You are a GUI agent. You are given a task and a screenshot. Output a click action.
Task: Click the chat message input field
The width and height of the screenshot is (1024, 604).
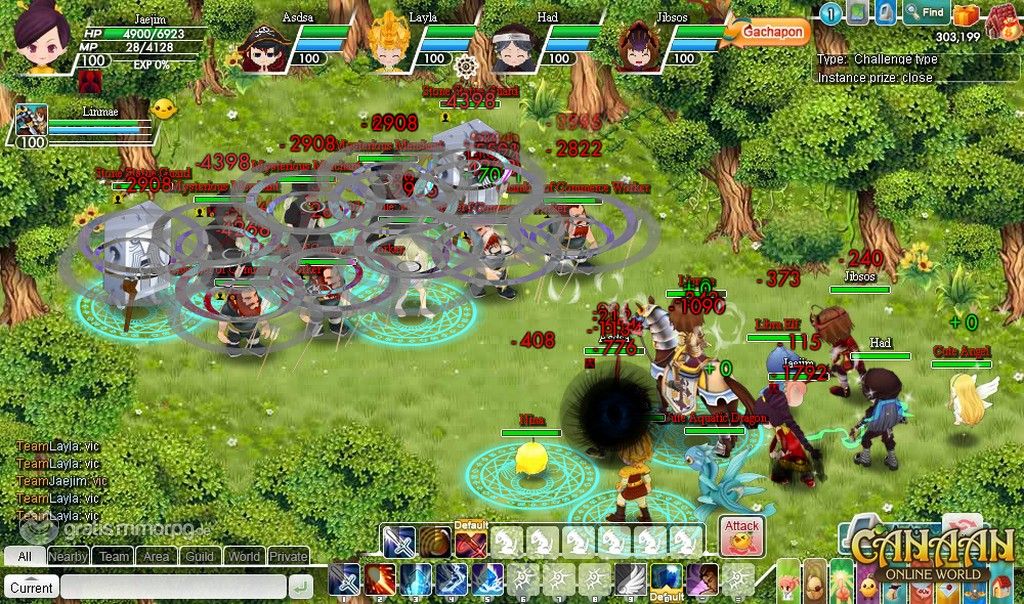pos(172,587)
